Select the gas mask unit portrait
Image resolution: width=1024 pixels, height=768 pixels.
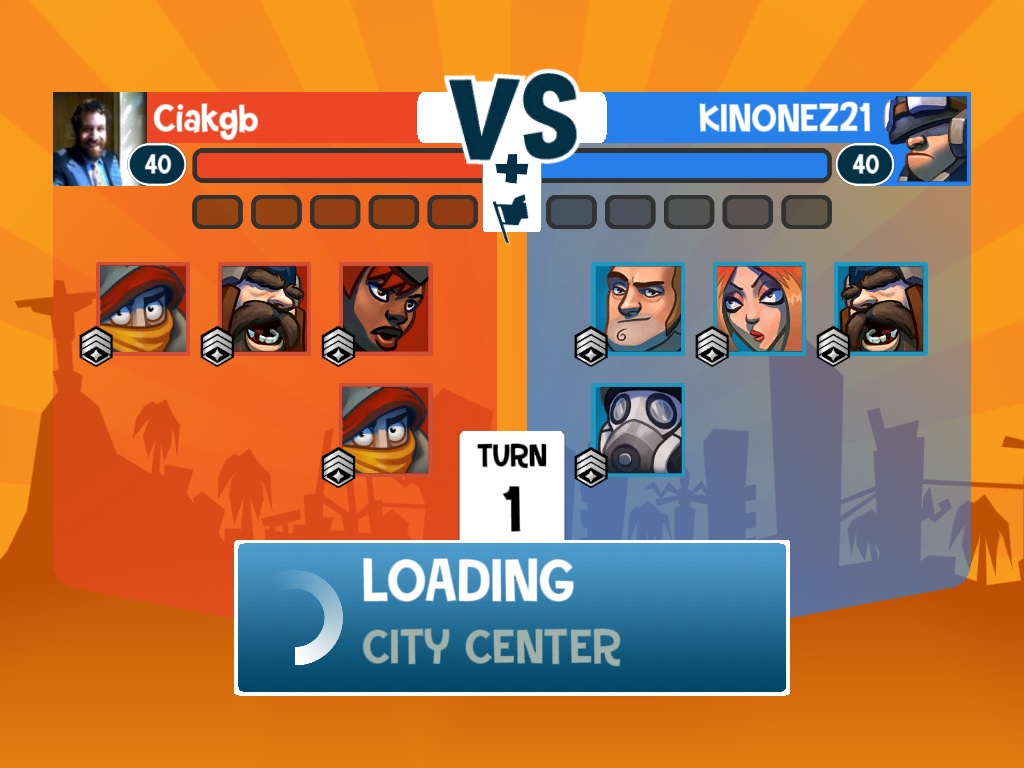638,430
